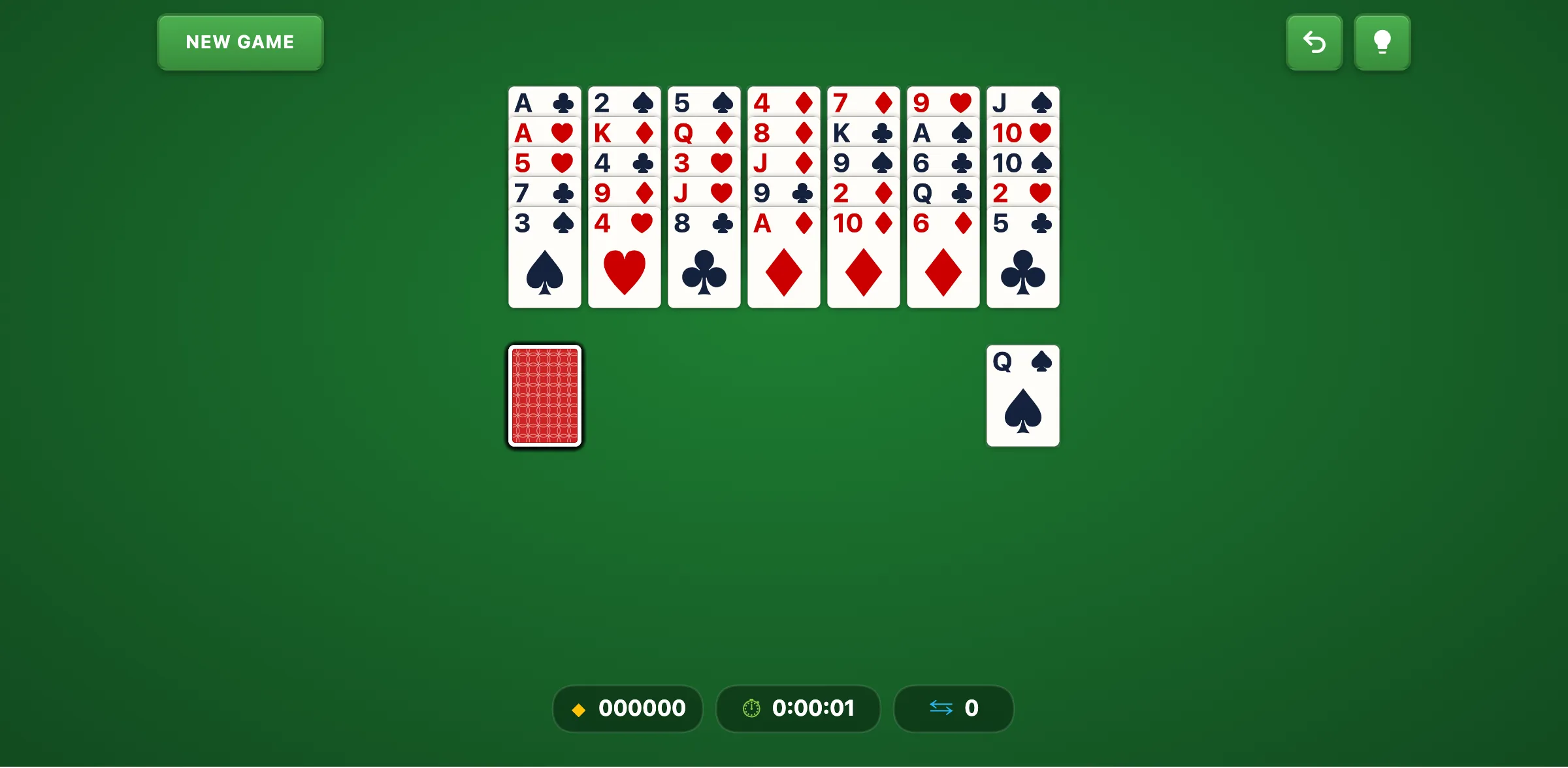Click the moves counter showing 0
The width and height of the screenshot is (1568, 768).
973,709
